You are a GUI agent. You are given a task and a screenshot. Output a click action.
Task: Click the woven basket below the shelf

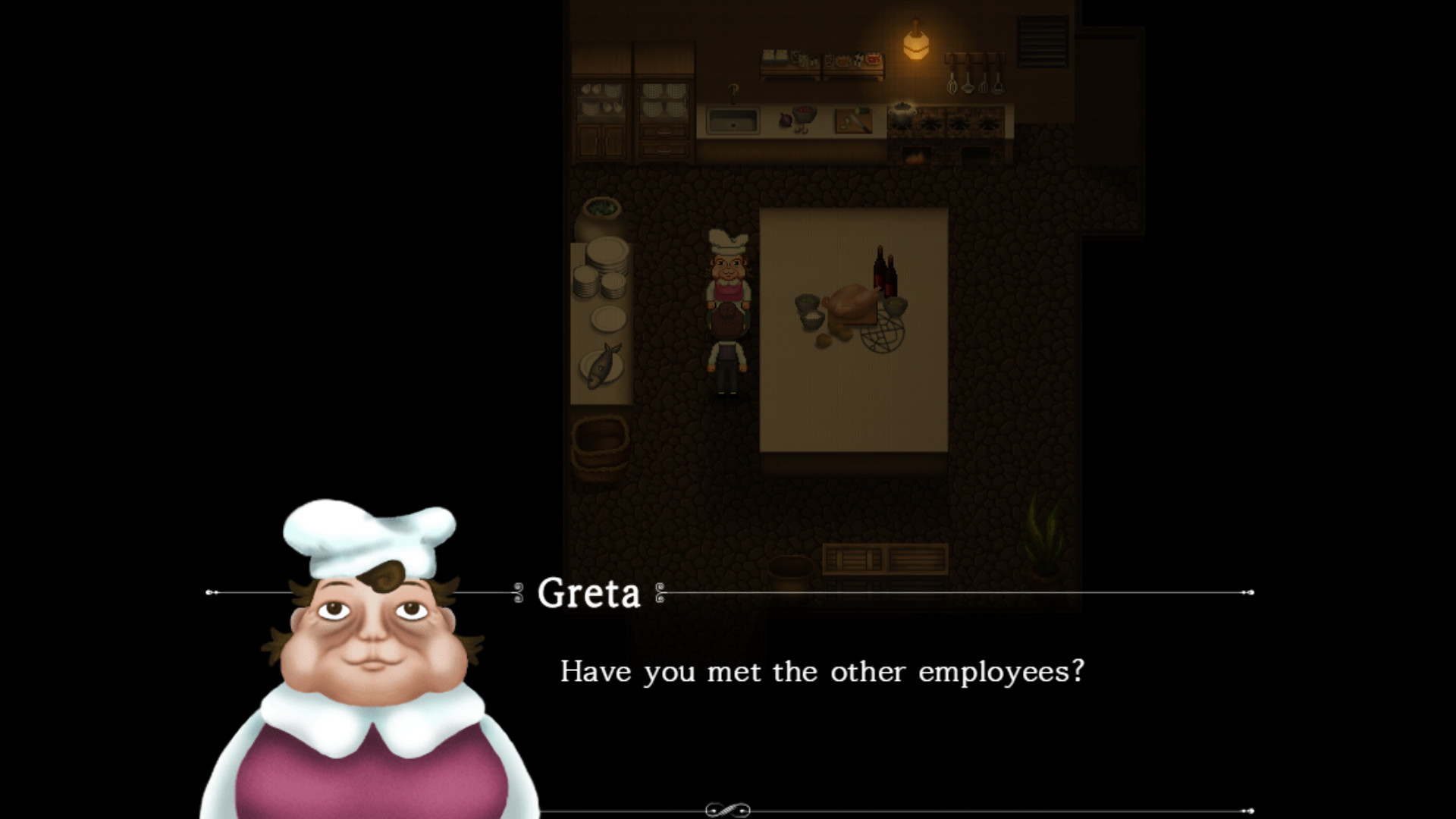[x=601, y=447]
